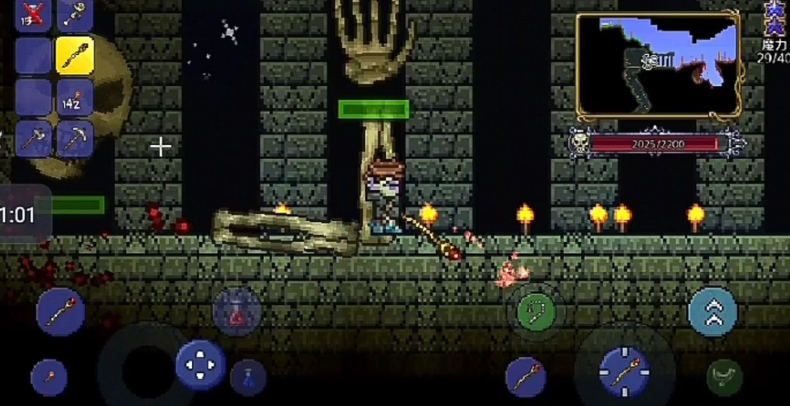Open the dungeon minimap
Image resolution: width=790 pixels, height=406 pixels.
pos(657,65)
